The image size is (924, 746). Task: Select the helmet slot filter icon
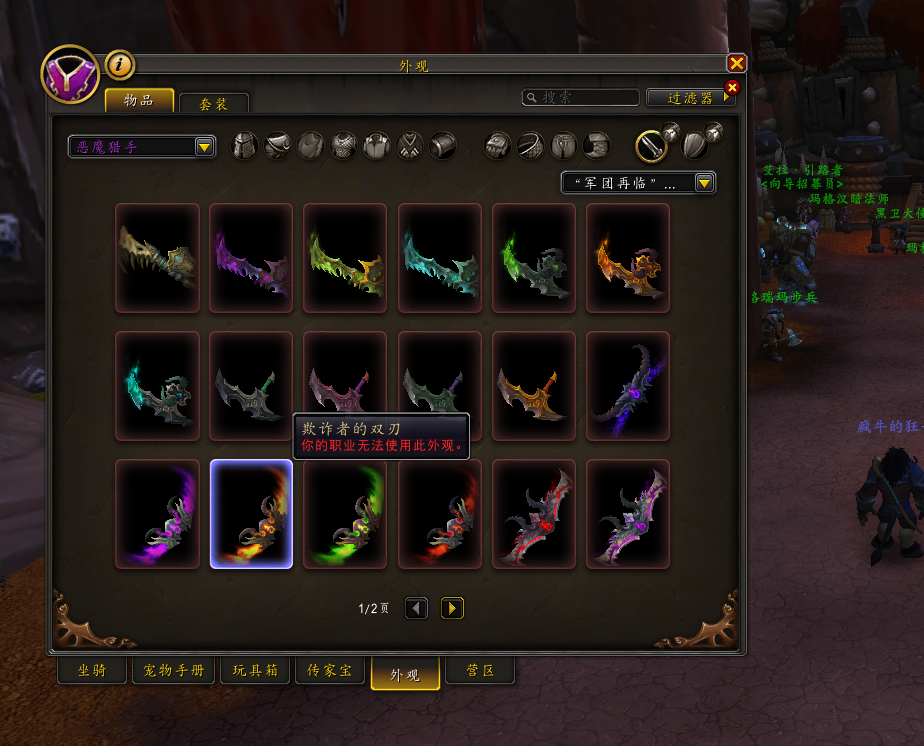tap(245, 146)
